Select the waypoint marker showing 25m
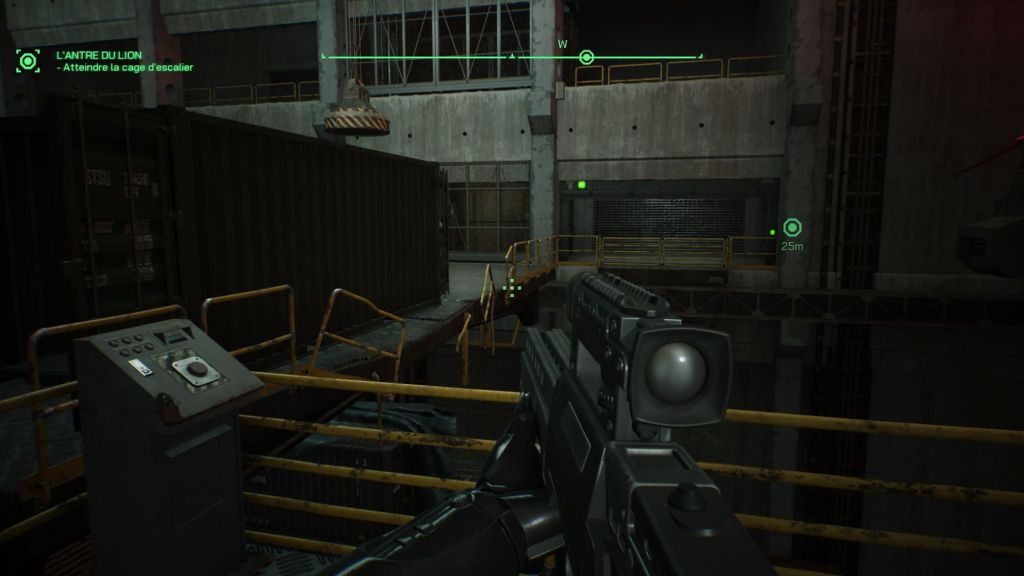Screen dimensions: 1024x576 [793, 228]
